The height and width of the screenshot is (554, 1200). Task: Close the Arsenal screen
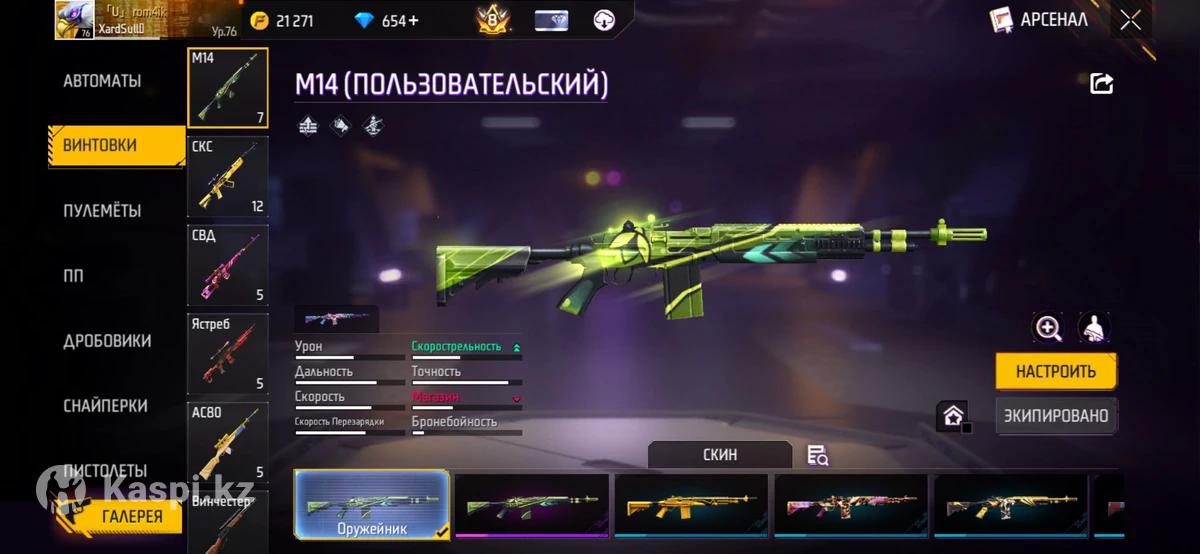pos(1130,20)
